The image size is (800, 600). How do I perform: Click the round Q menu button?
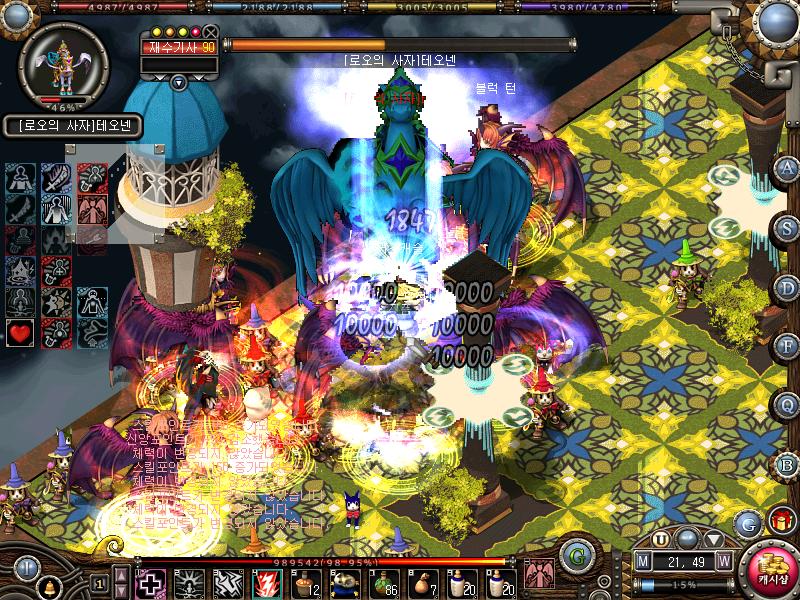(x=788, y=406)
